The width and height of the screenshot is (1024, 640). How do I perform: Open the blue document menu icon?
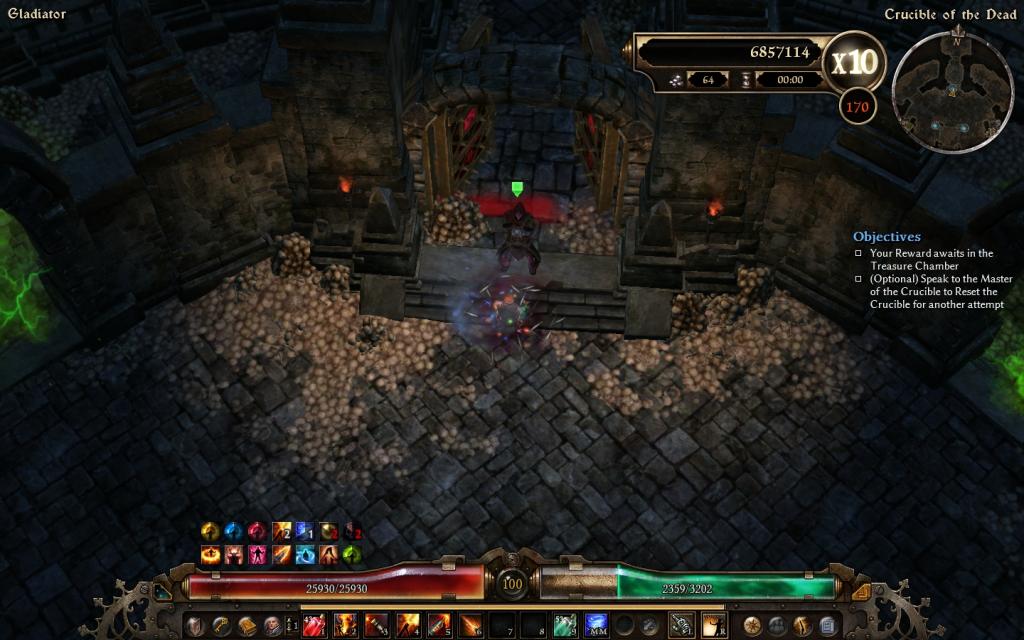coord(827,626)
